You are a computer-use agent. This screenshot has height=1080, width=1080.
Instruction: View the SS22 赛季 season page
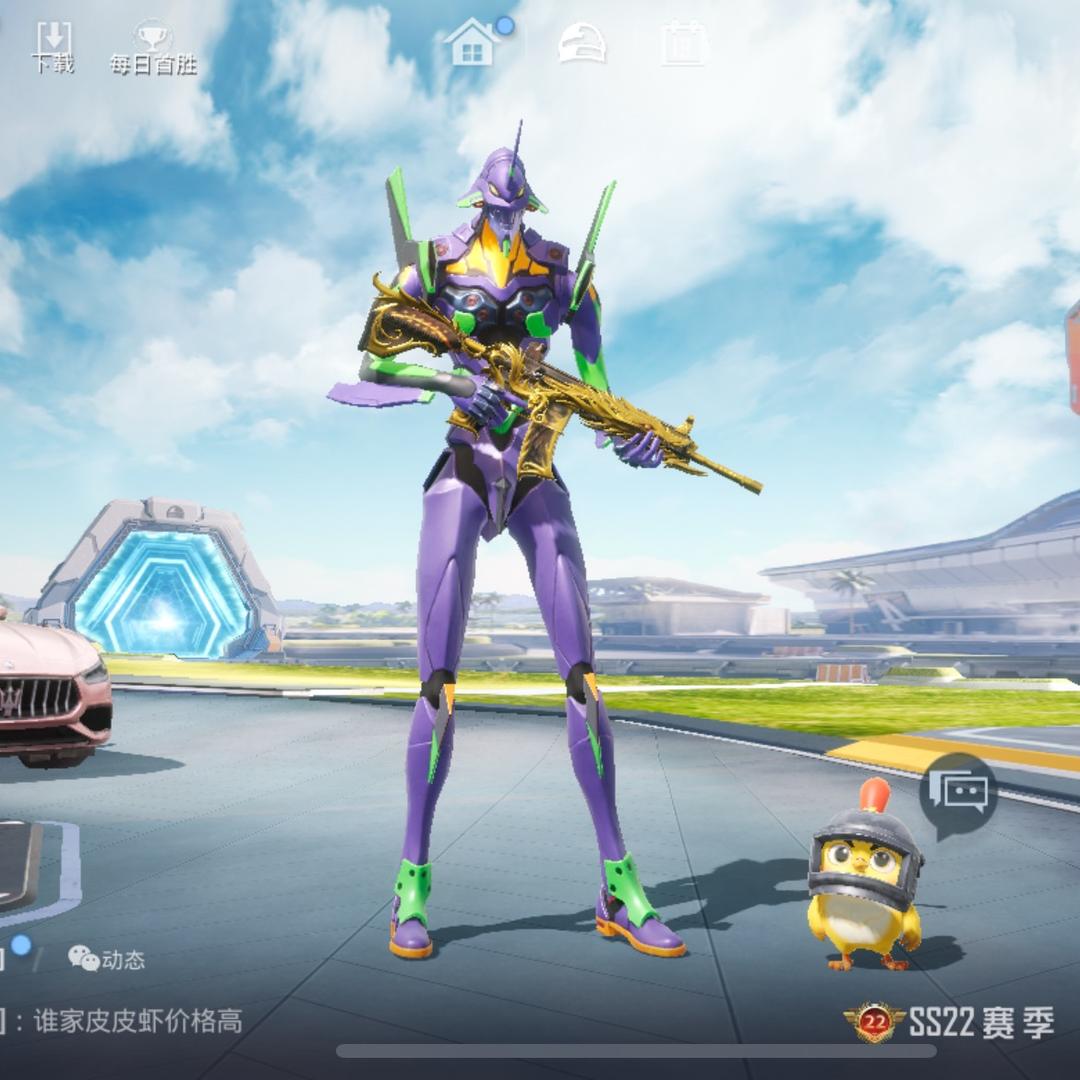[950, 1022]
